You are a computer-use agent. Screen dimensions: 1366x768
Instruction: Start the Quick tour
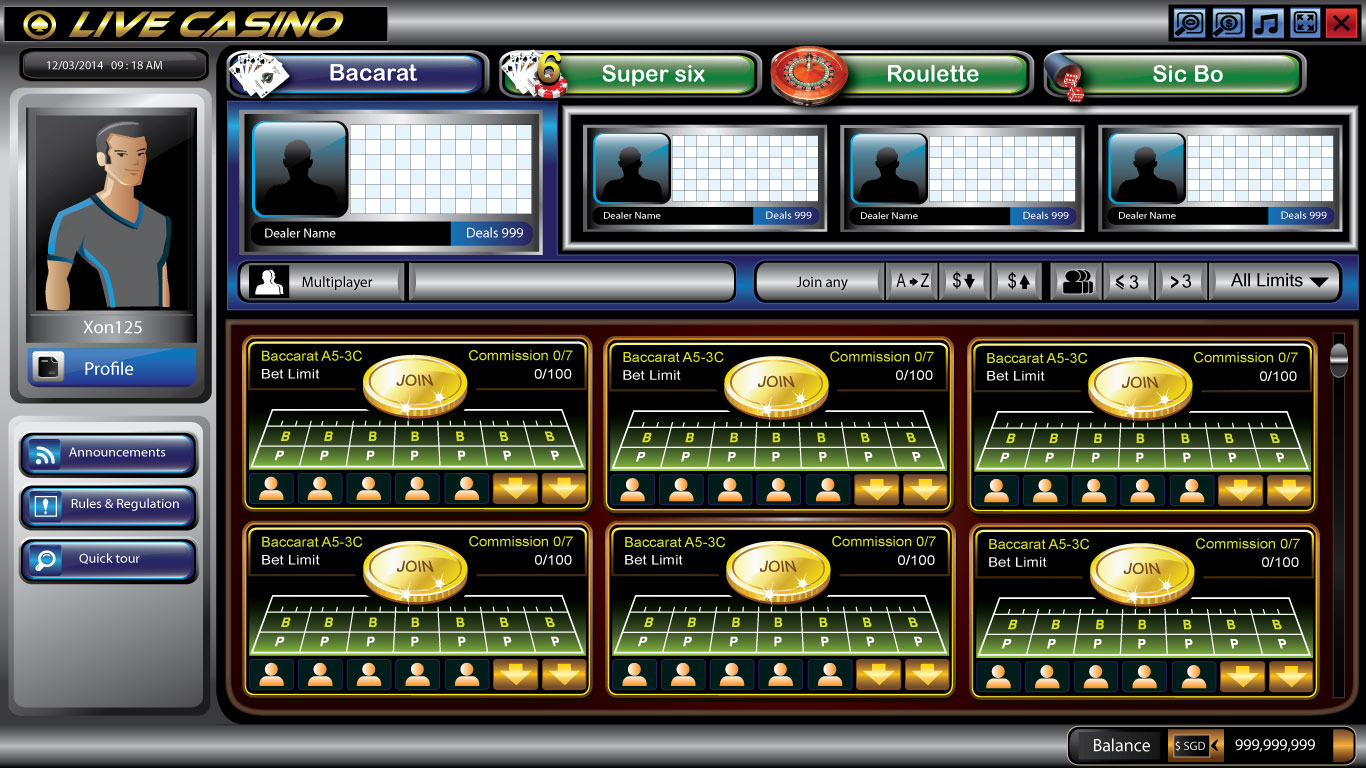(x=108, y=559)
